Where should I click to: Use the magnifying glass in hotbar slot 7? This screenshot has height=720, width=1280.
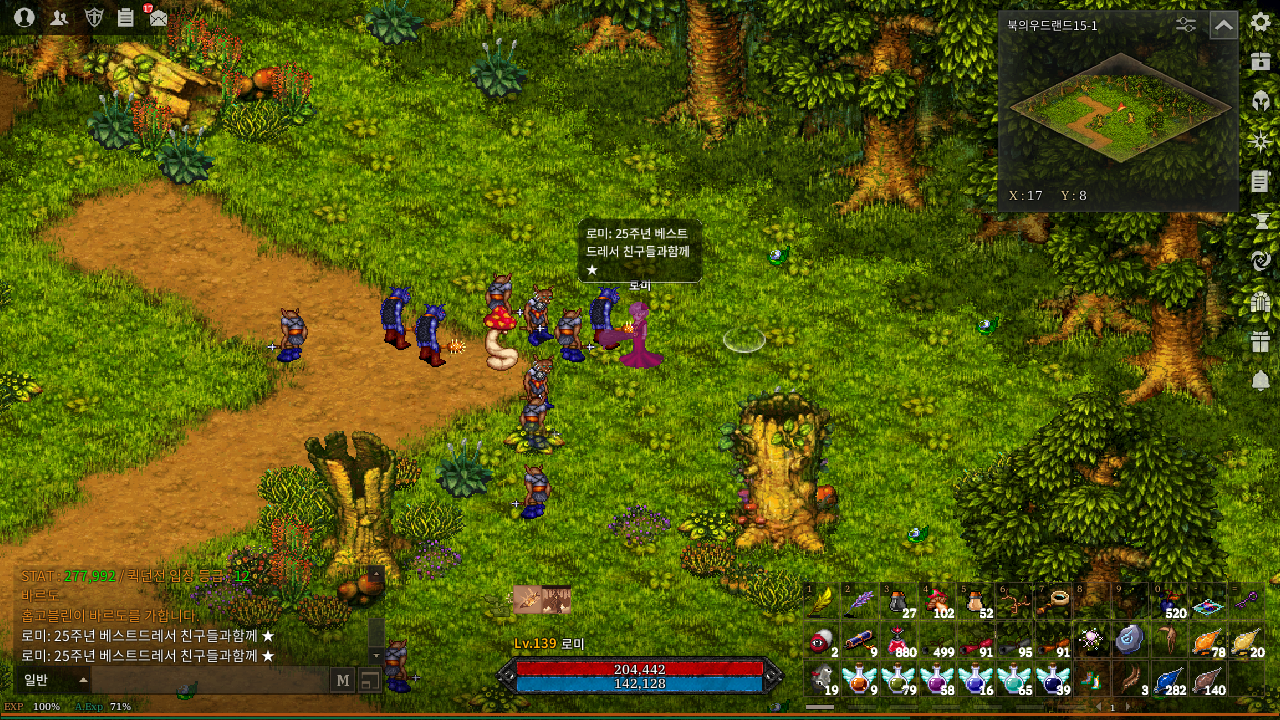click(x=1058, y=601)
